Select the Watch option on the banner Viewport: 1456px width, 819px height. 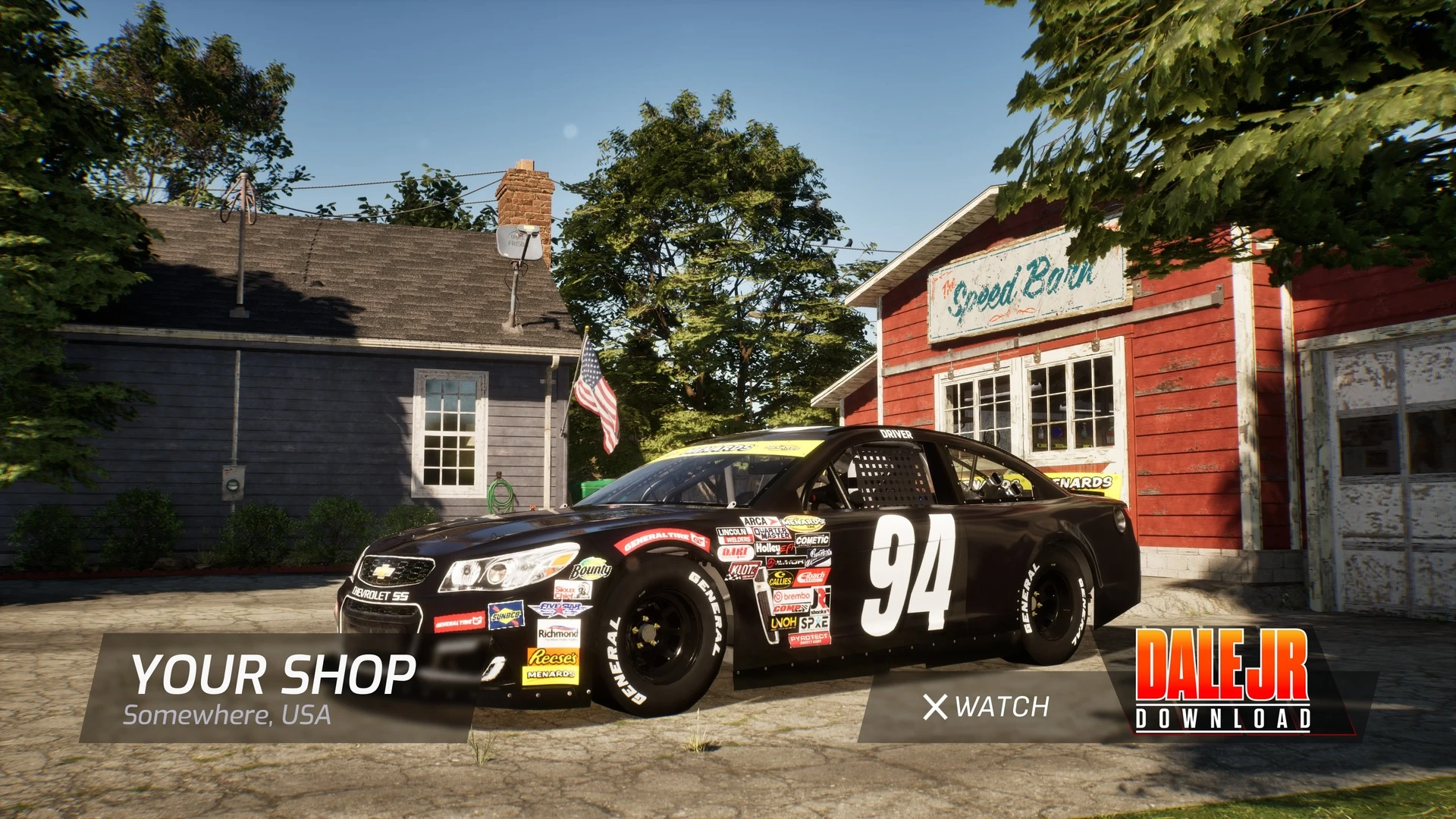[987, 708]
